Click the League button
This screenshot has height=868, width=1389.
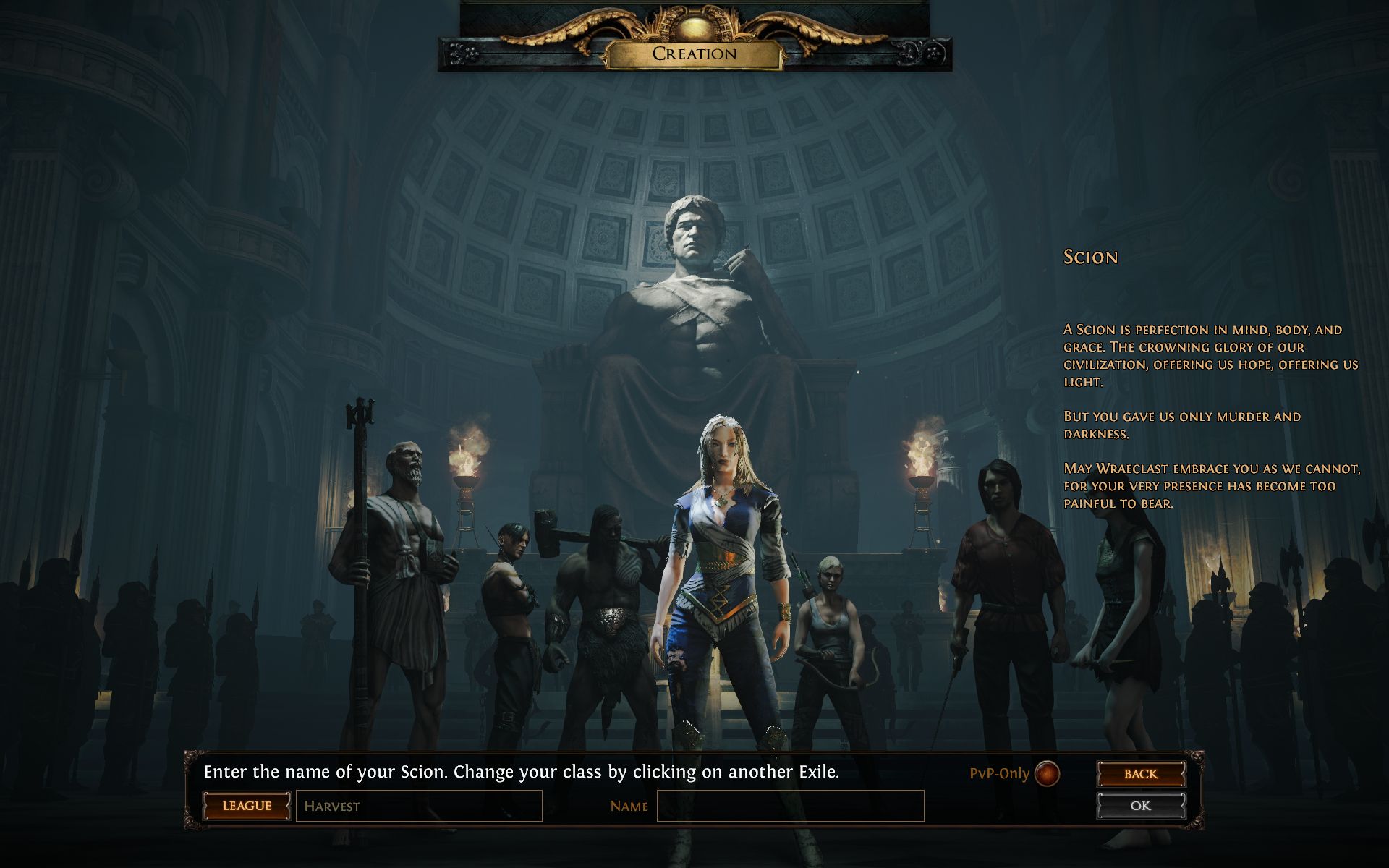(x=247, y=806)
